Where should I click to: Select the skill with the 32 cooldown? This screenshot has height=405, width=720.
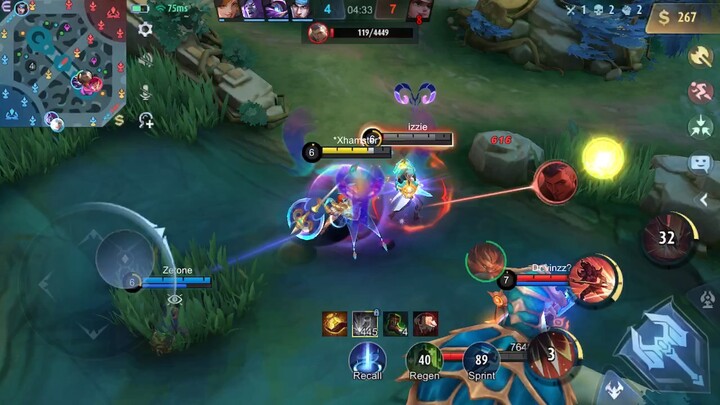pyautogui.click(x=666, y=237)
